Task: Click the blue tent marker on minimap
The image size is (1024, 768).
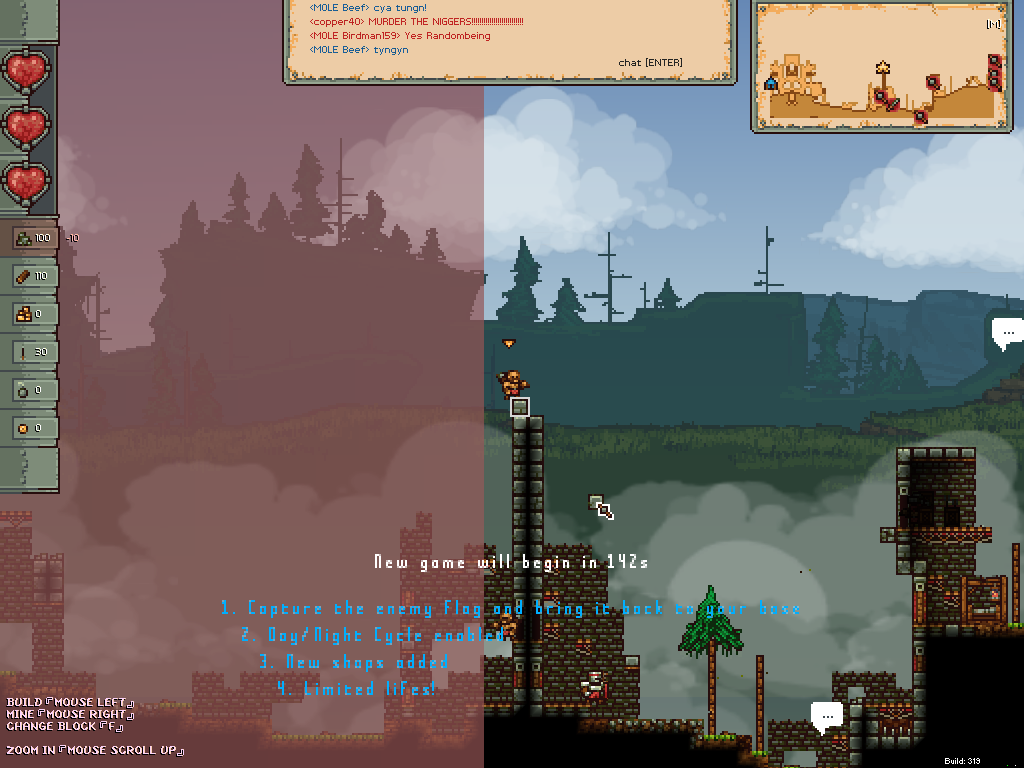Action: 771,84
